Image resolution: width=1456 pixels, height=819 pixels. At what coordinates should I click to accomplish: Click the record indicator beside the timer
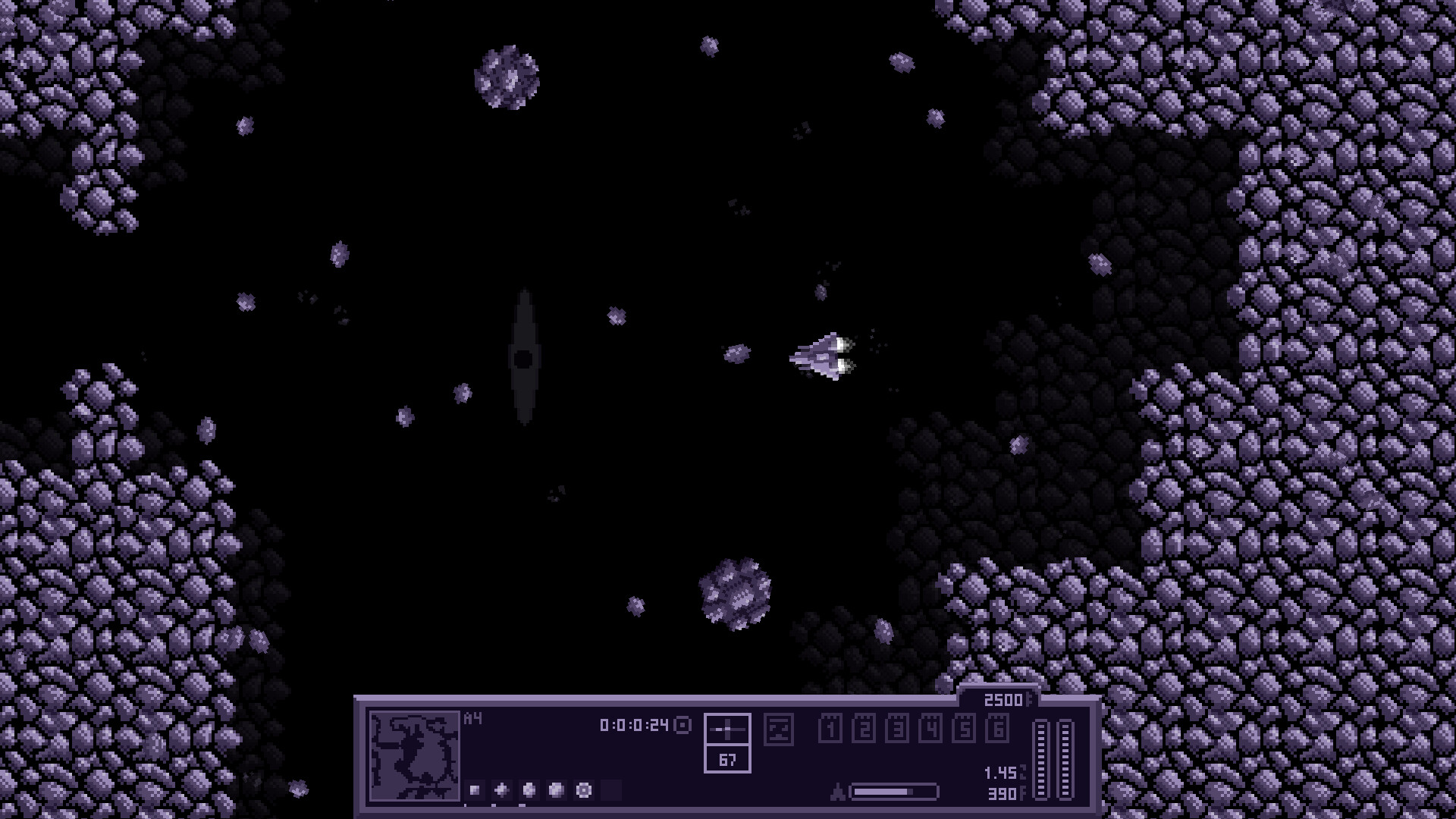pyautogui.click(x=682, y=726)
